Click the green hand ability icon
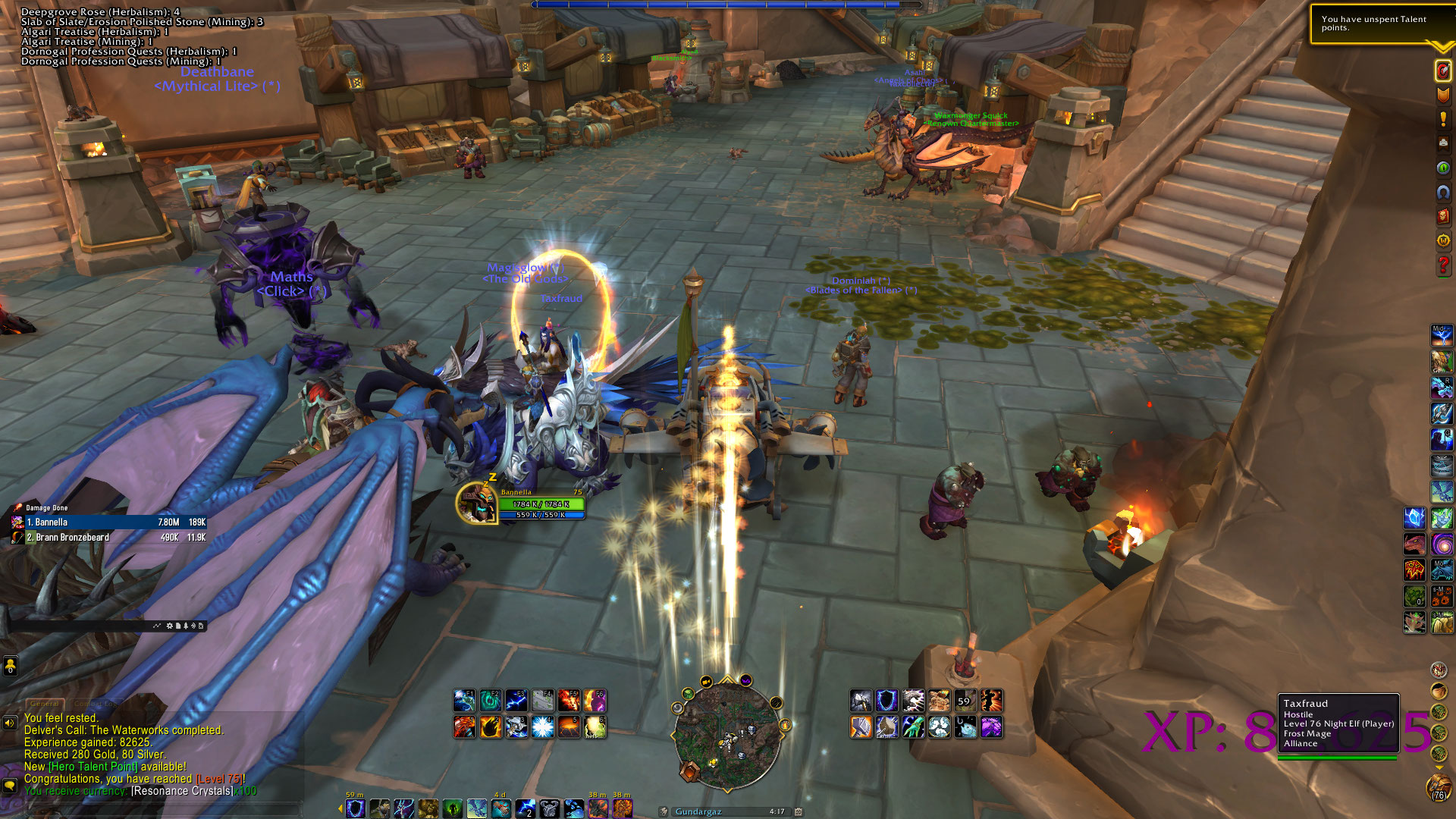 (913, 726)
